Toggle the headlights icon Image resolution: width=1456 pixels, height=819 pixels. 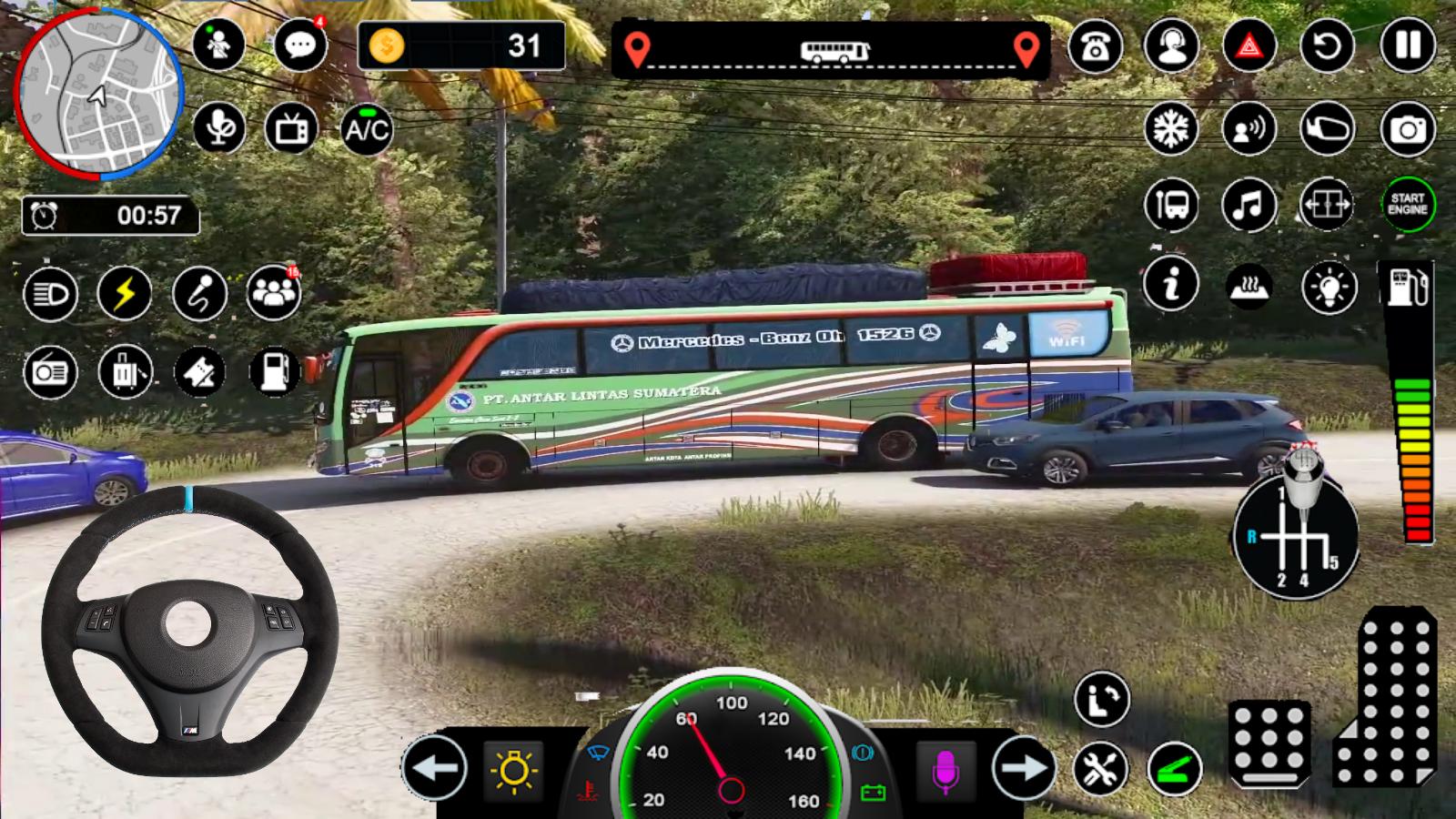click(50, 293)
